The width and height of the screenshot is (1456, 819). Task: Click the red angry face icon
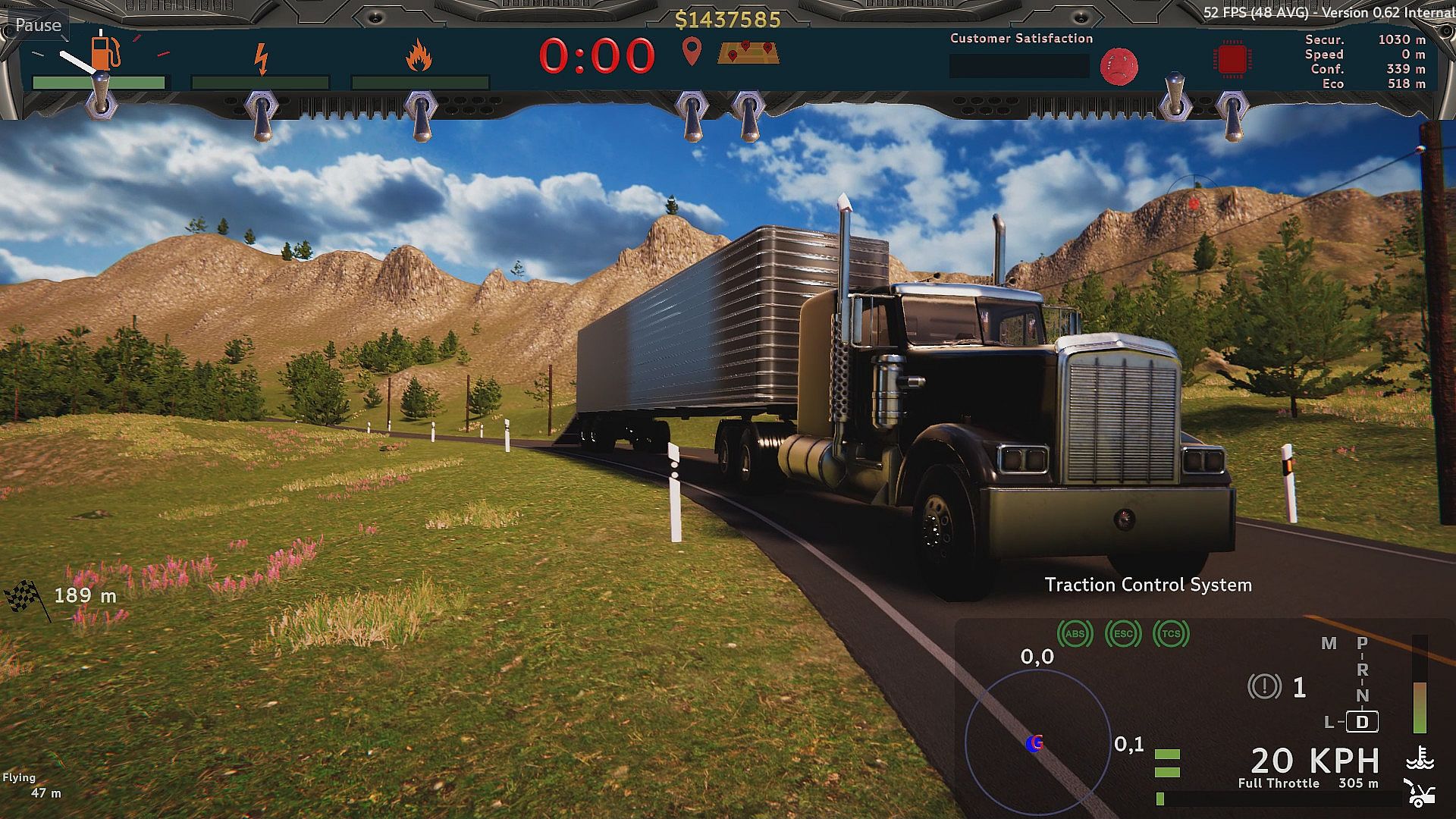click(1119, 66)
